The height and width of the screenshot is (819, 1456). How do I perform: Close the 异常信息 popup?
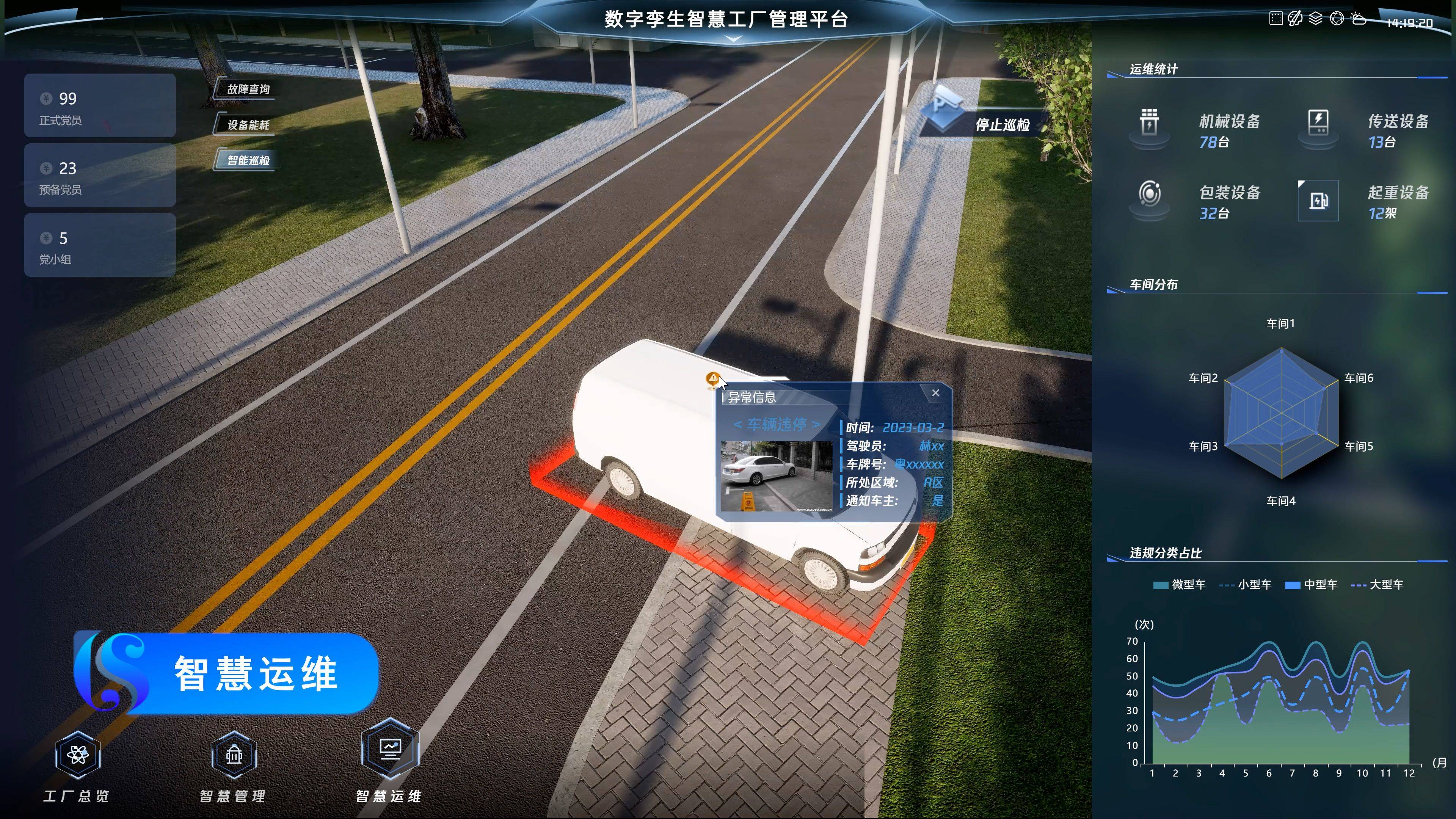(935, 393)
